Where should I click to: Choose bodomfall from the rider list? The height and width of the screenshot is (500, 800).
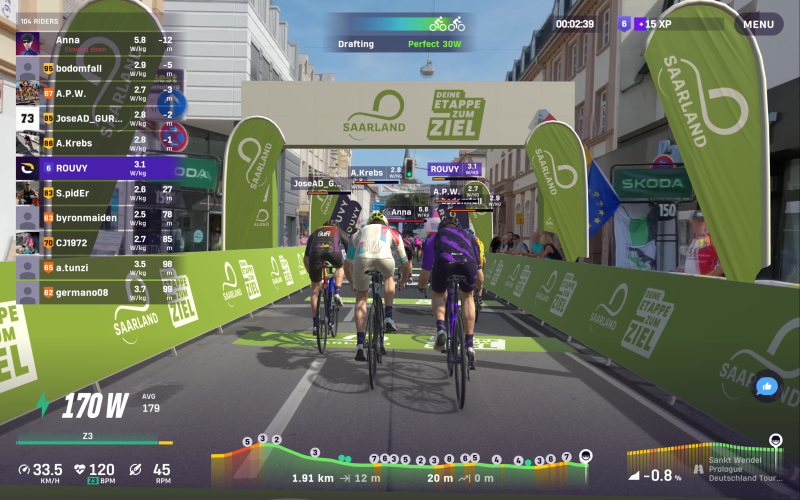click(97, 67)
